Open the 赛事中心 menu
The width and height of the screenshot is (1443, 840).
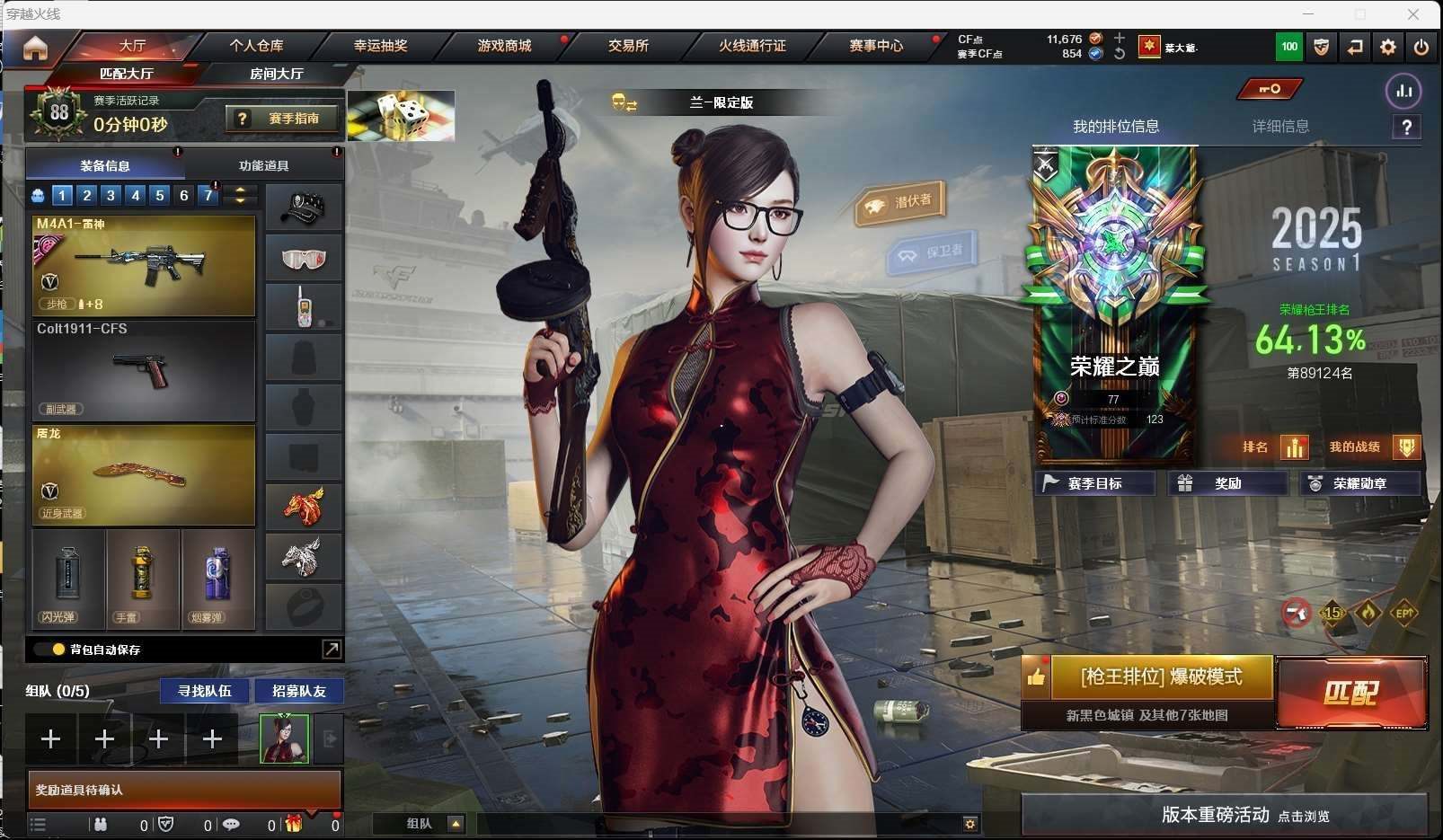(x=876, y=45)
